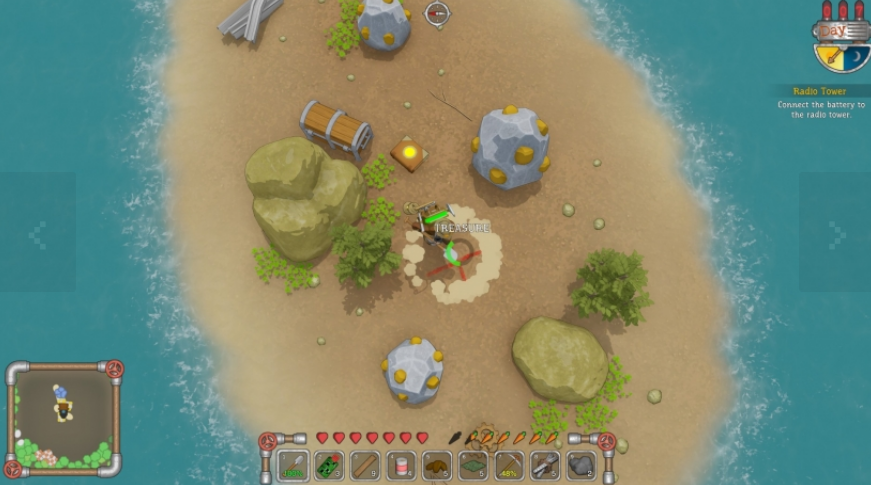Click the compass marker above the island

[x=437, y=13]
